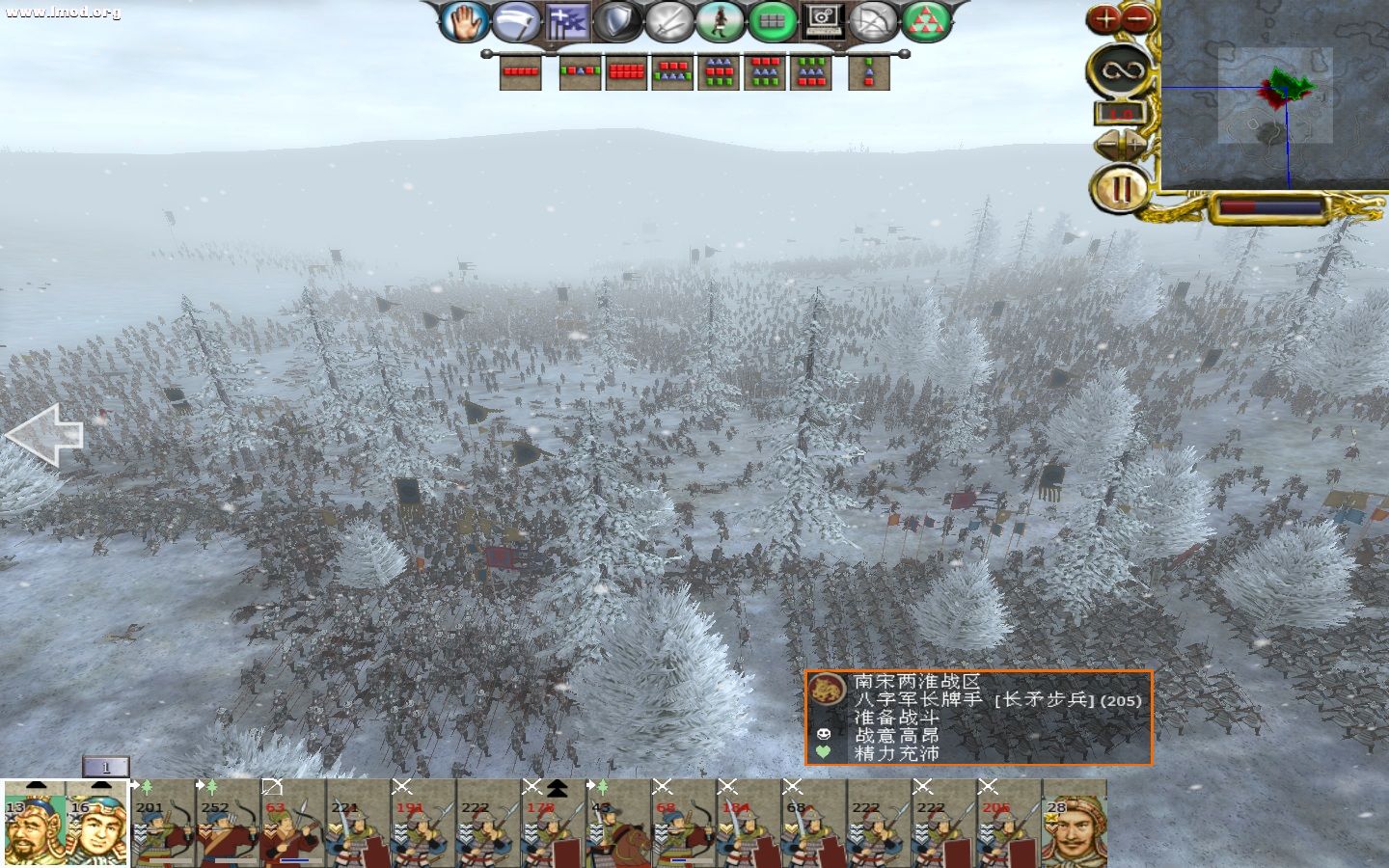Zoom in the minimap with plus button

1105,18
